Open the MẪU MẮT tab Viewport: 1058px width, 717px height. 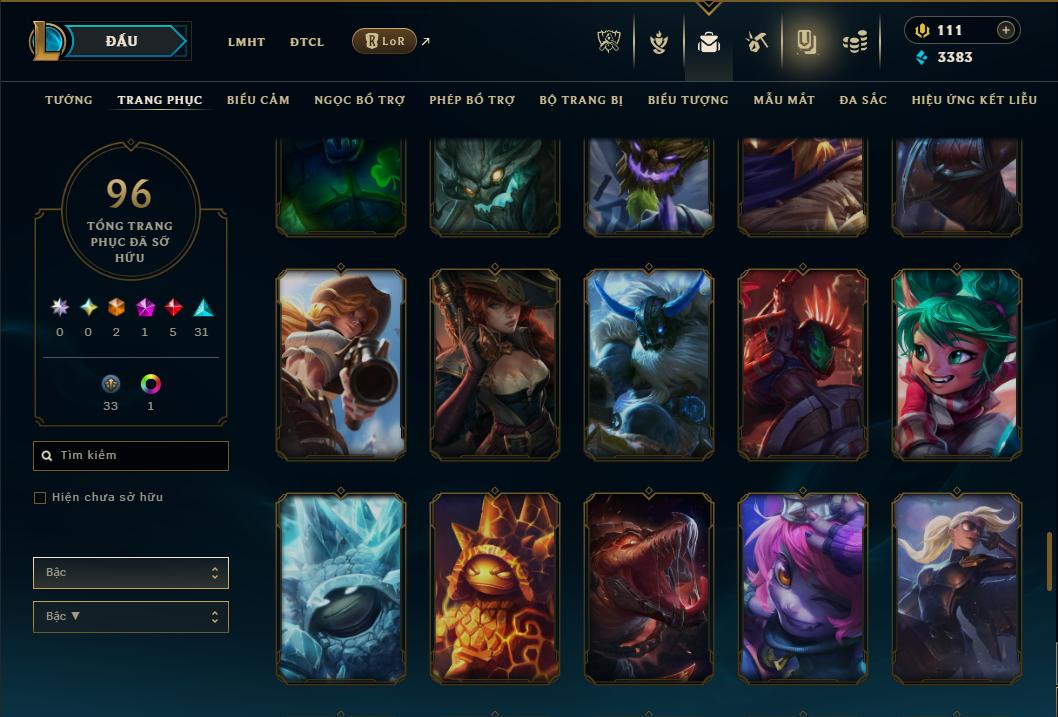tap(784, 100)
